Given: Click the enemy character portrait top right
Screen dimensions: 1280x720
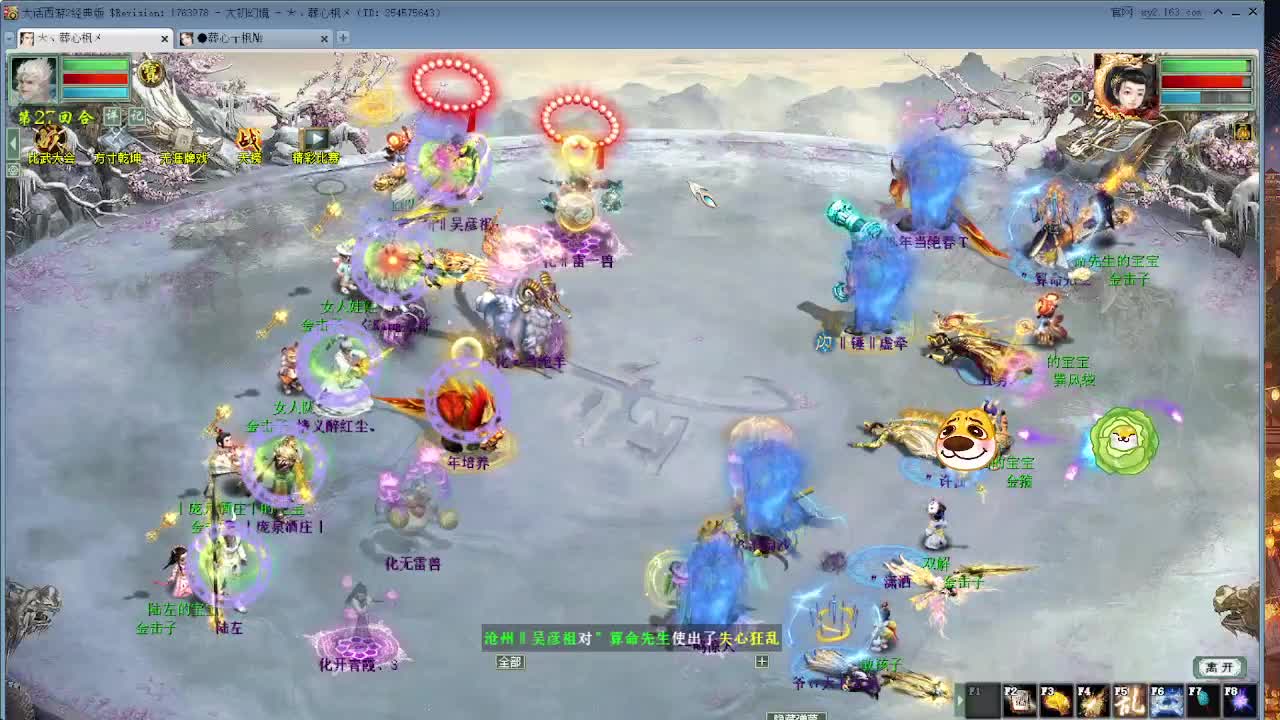Looking at the screenshot, I should 1127,89.
